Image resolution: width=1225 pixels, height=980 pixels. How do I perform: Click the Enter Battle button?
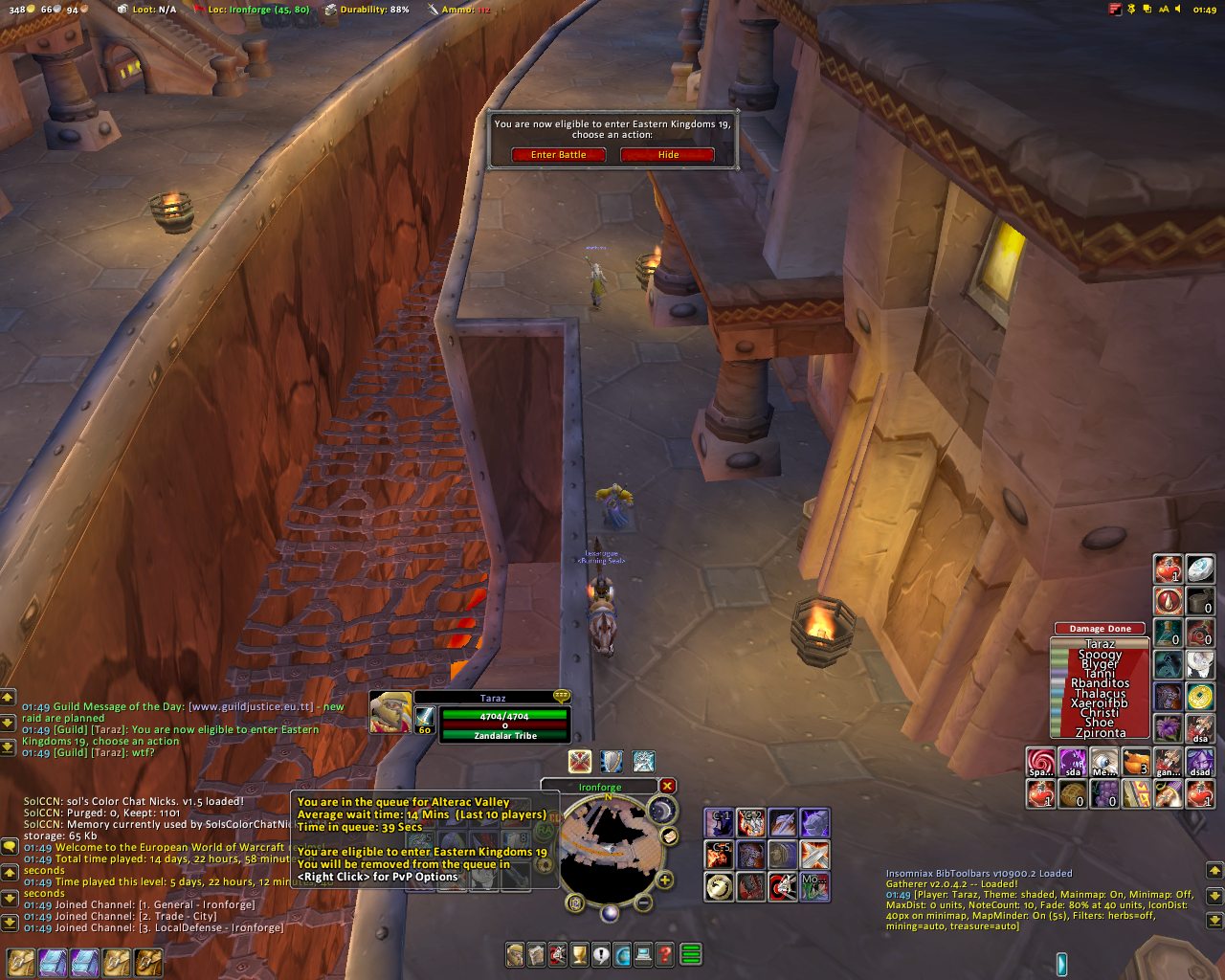(x=558, y=155)
